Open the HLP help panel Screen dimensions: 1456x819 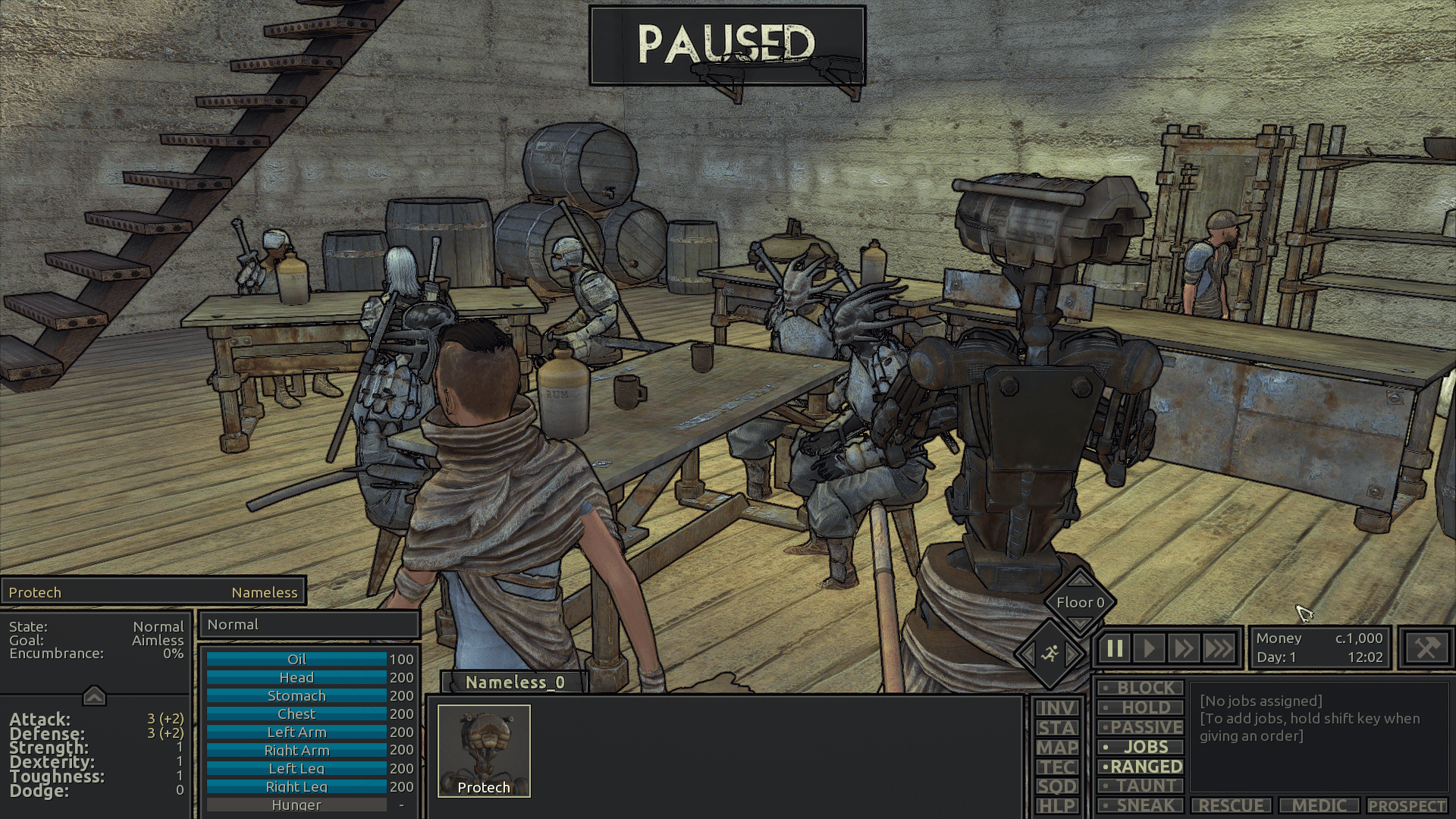click(1057, 805)
